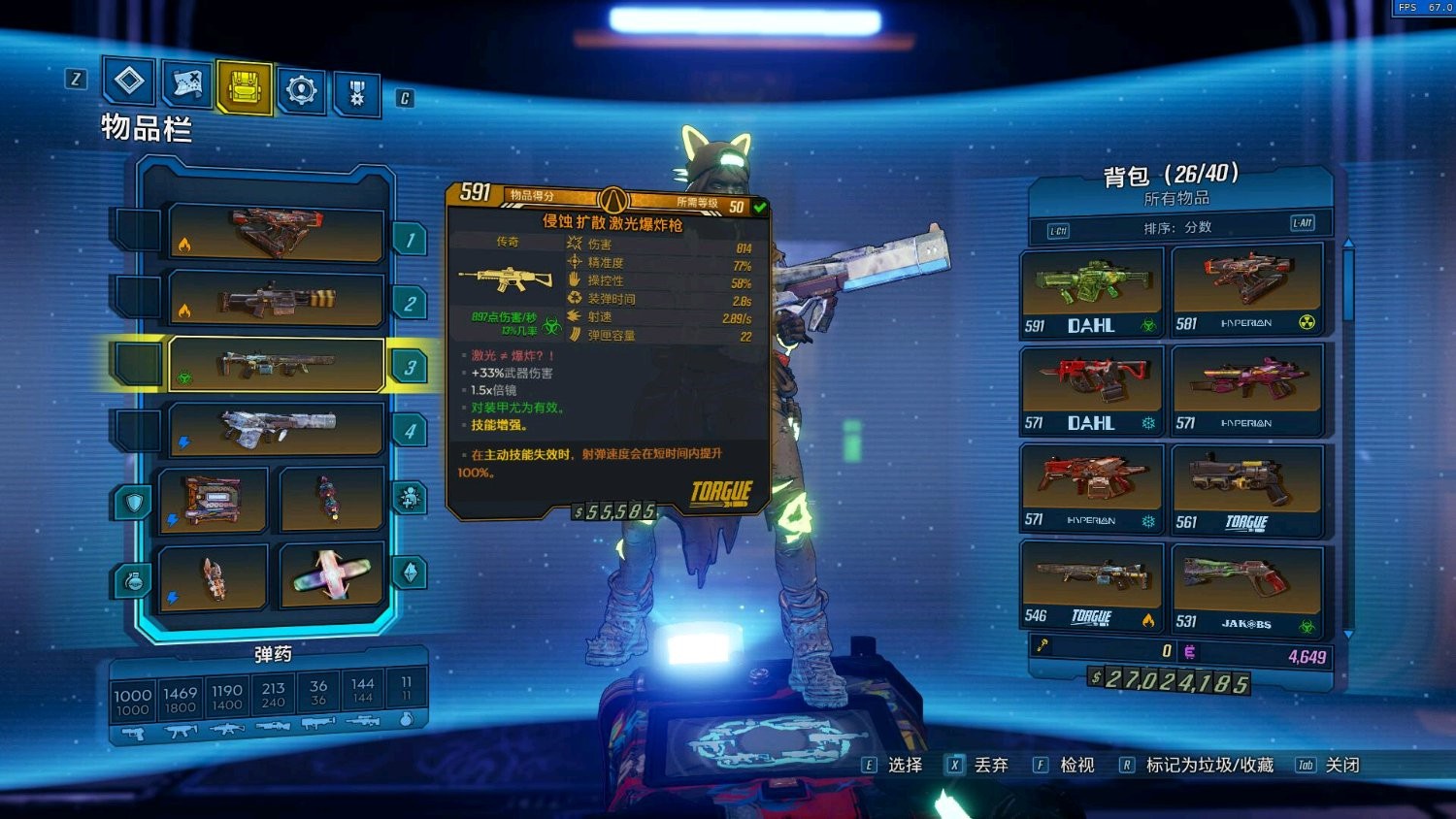Pick the red 571 DAHL cryo weapon
This screenshot has height=819, width=1456.
coord(1091,390)
